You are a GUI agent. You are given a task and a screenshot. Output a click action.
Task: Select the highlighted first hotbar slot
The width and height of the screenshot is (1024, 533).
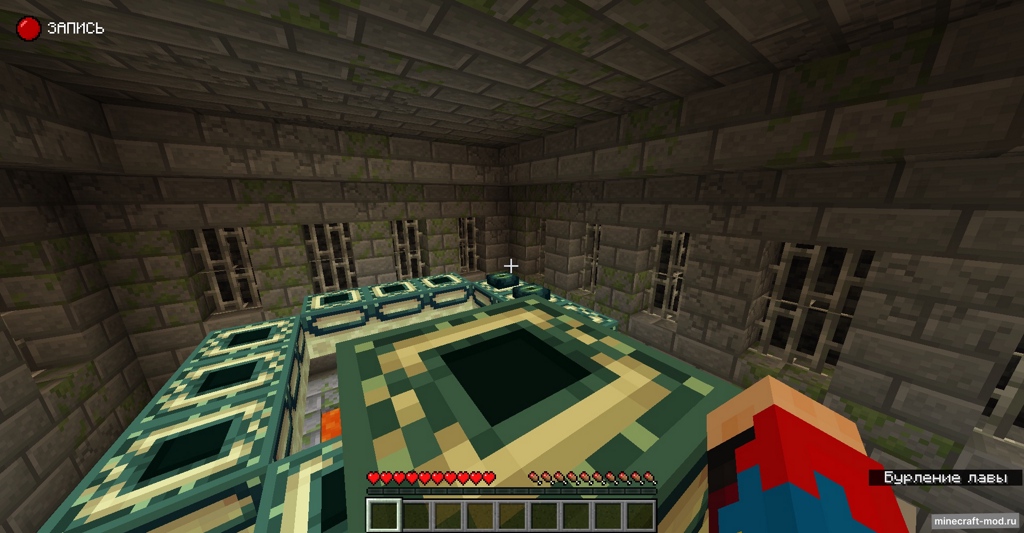click(x=384, y=515)
